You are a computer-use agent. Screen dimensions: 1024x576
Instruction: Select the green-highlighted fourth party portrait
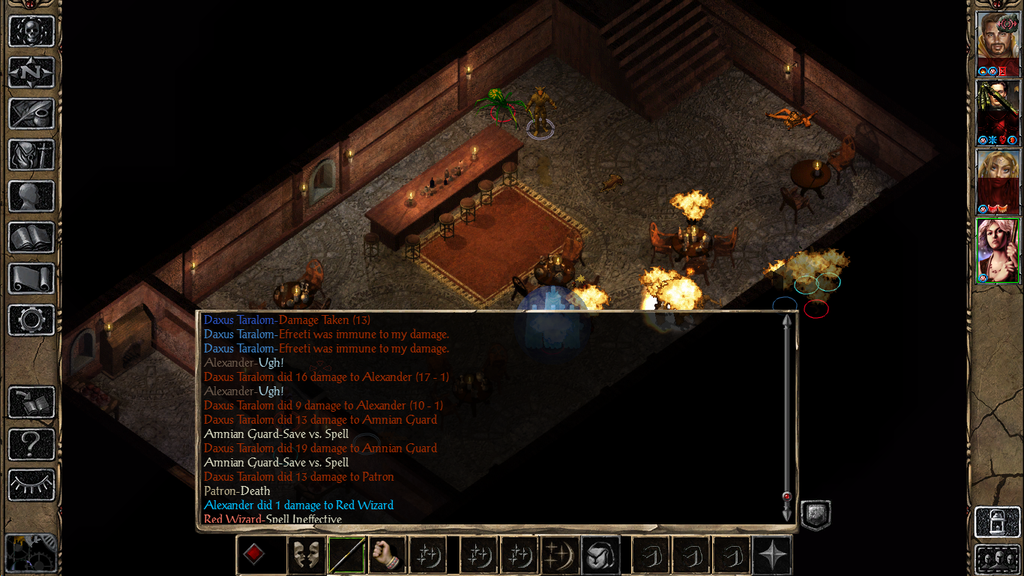[x=997, y=250]
